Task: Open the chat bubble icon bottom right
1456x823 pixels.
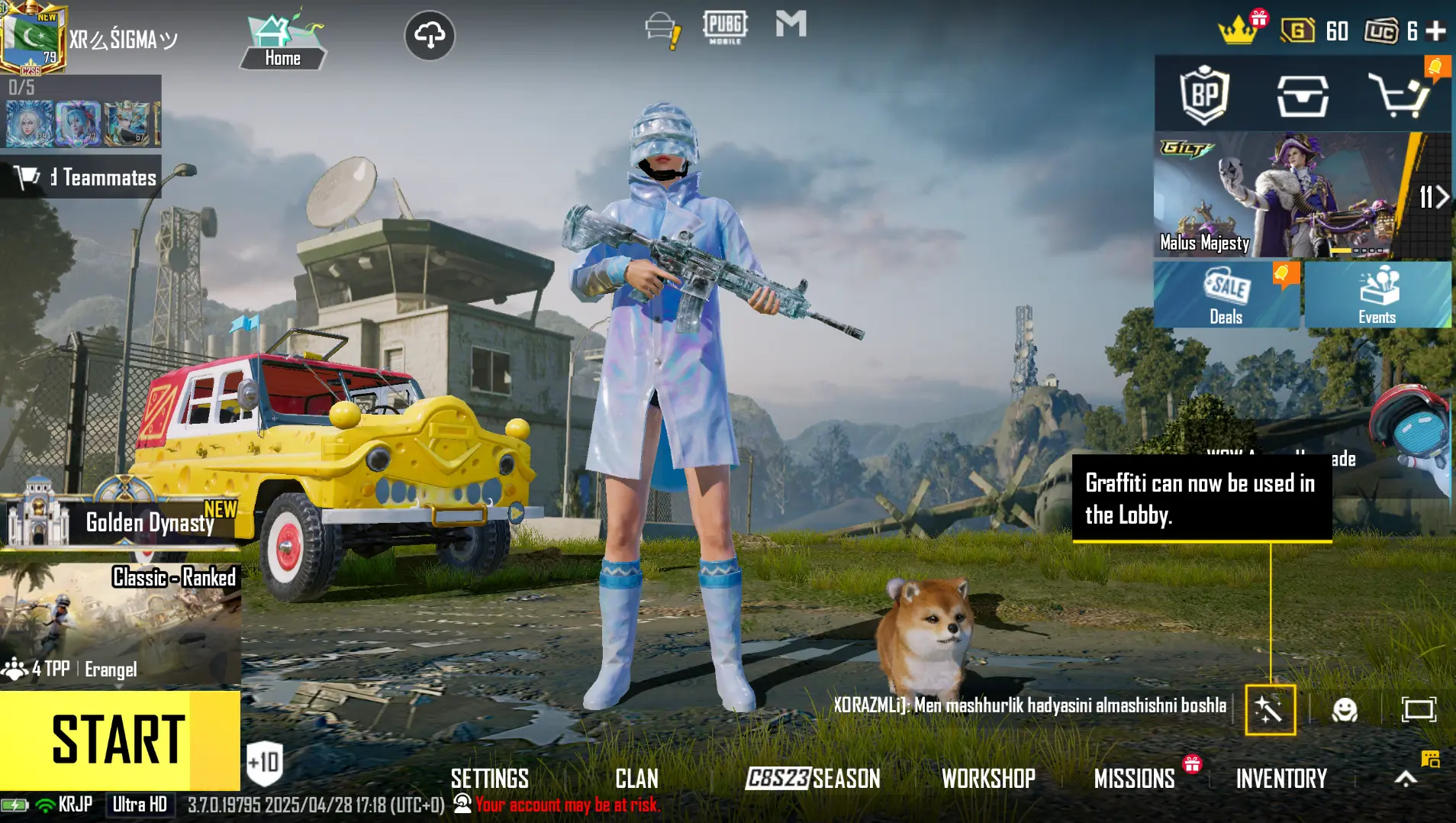Action: tap(1430, 760)
